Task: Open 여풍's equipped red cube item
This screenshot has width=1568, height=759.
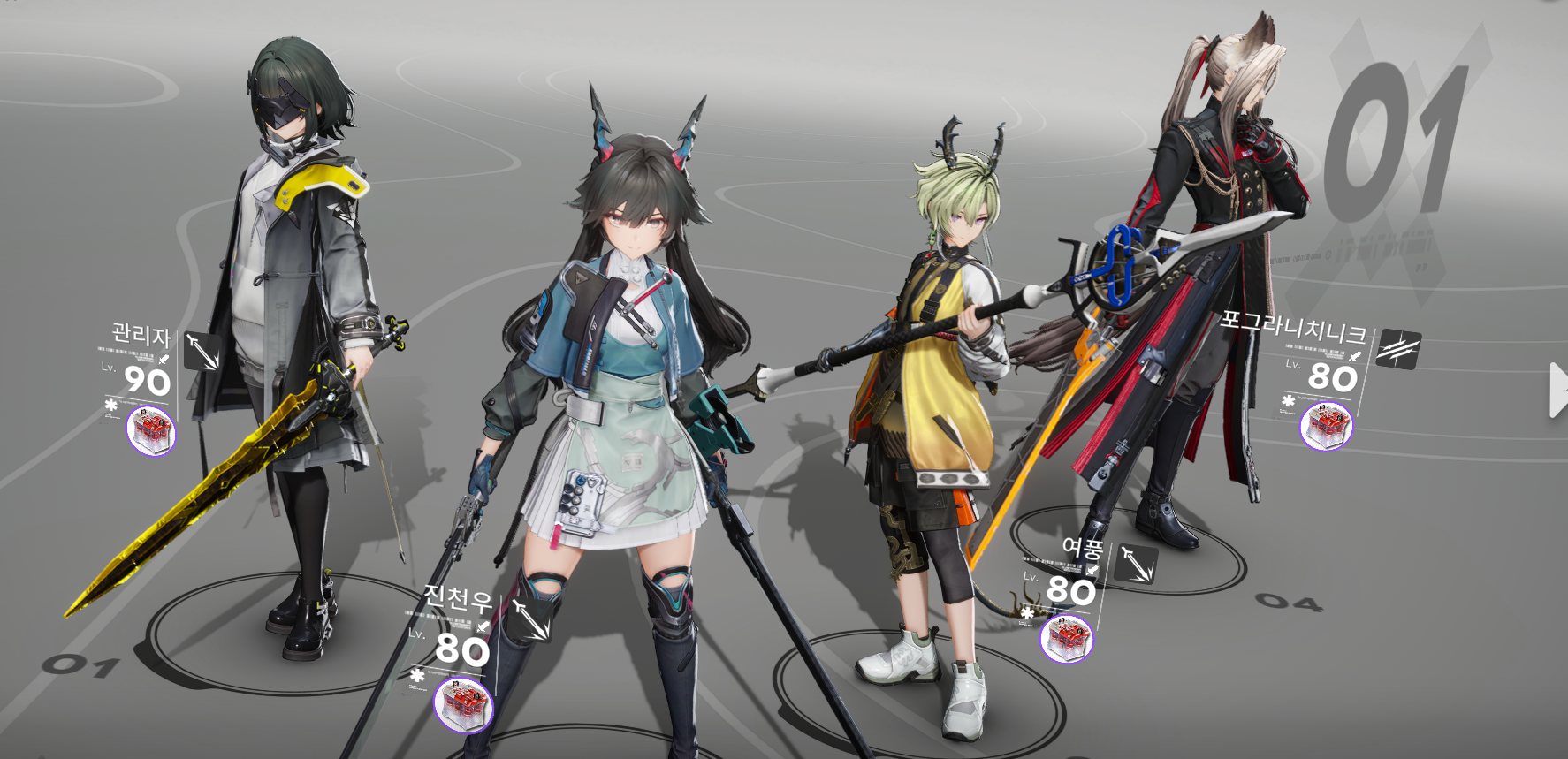Action: (x=1066, y=639)
